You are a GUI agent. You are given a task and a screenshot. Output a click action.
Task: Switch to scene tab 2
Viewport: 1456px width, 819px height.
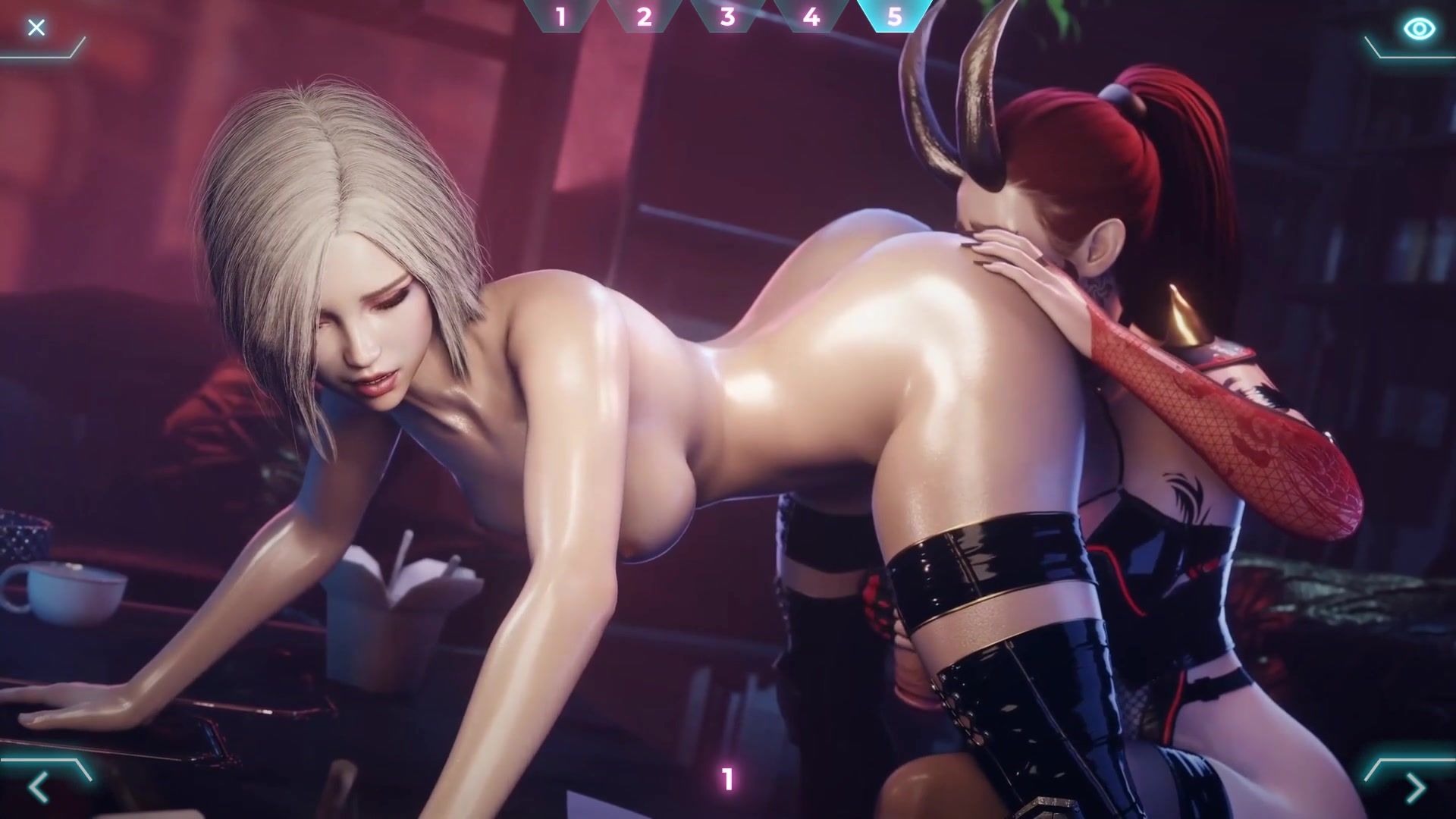click(645, 16)
